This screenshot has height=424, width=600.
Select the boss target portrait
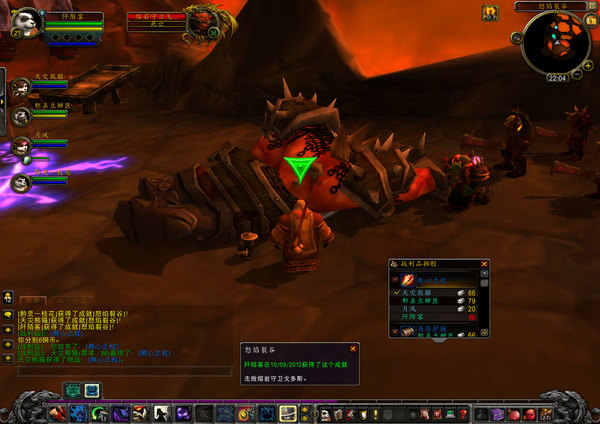(x=205, y=23)
